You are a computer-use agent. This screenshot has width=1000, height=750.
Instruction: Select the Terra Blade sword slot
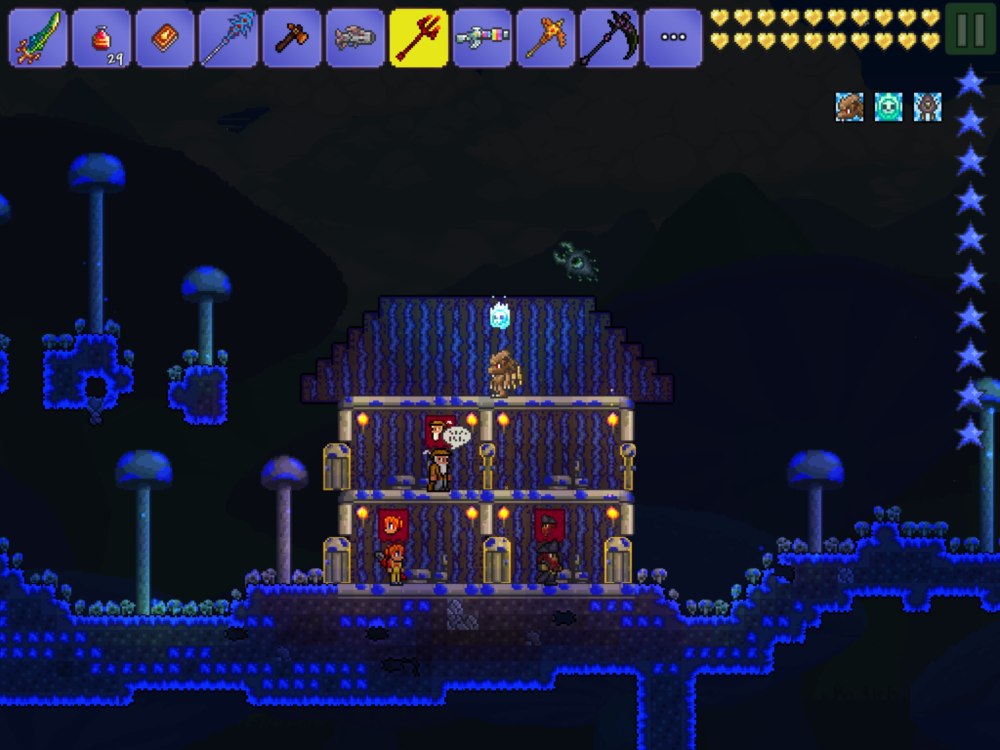pos(38,38)
